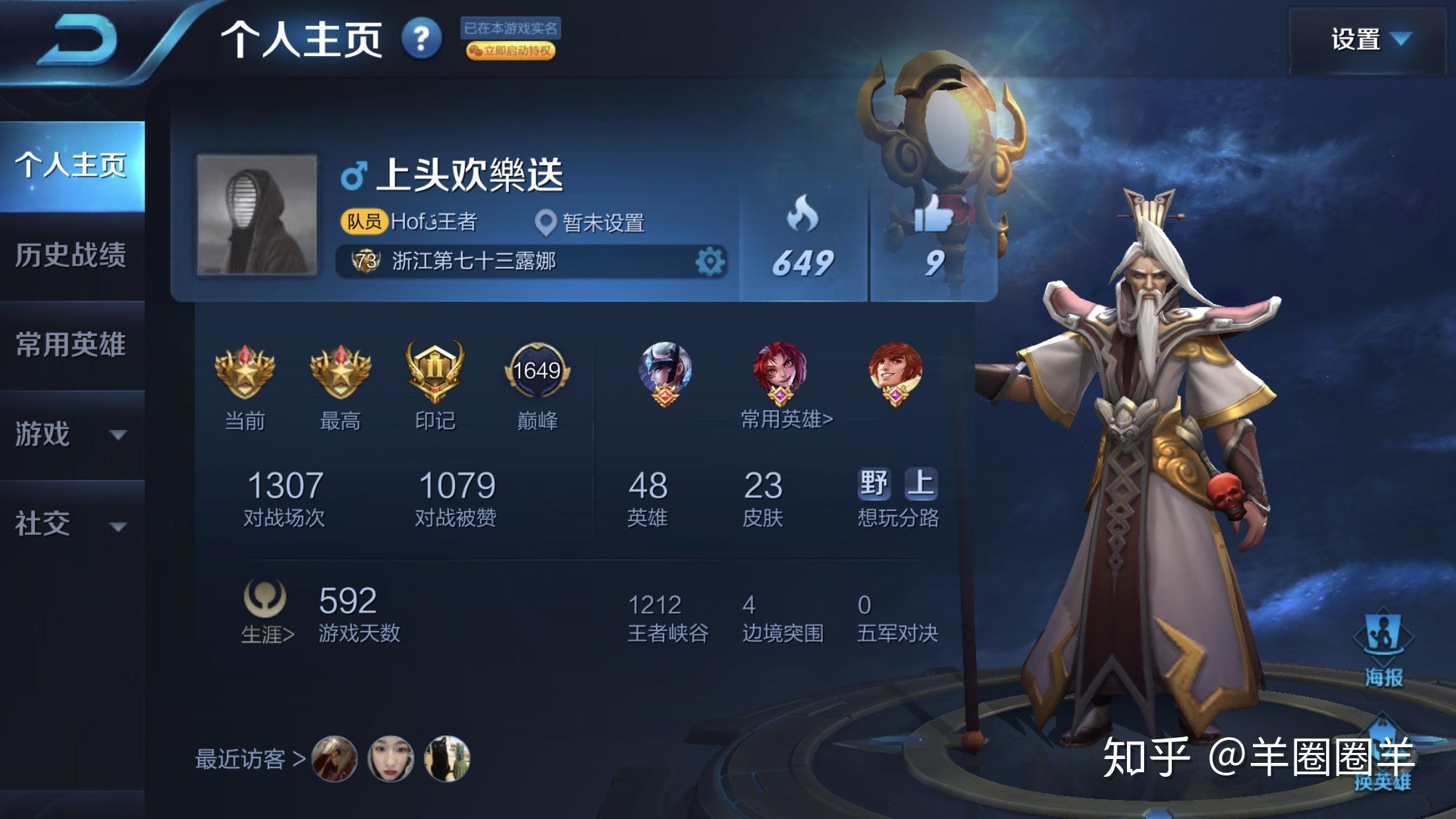The image size is (1456, 819).
Task: Open the 生涯 career emblem icon
Action: click(266, 599)
